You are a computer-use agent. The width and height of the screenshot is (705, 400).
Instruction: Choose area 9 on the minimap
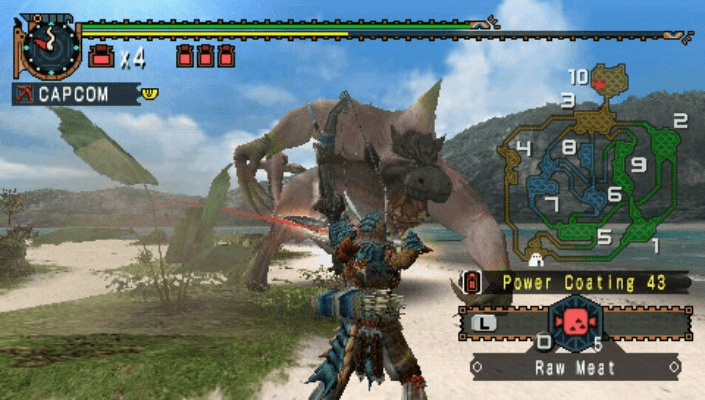(x=638, y=165)
